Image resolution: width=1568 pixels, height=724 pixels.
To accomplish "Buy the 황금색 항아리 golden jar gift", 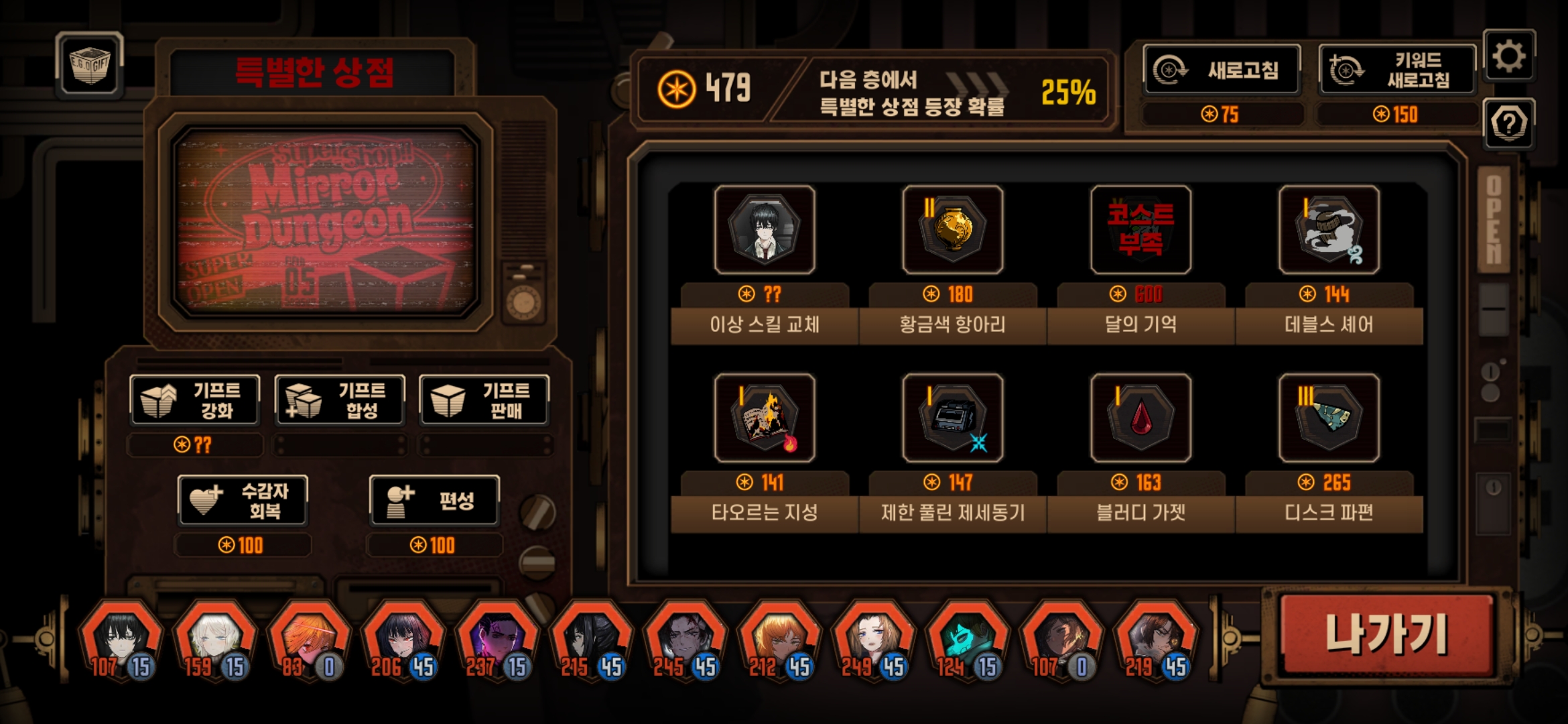I will [952, 230].
